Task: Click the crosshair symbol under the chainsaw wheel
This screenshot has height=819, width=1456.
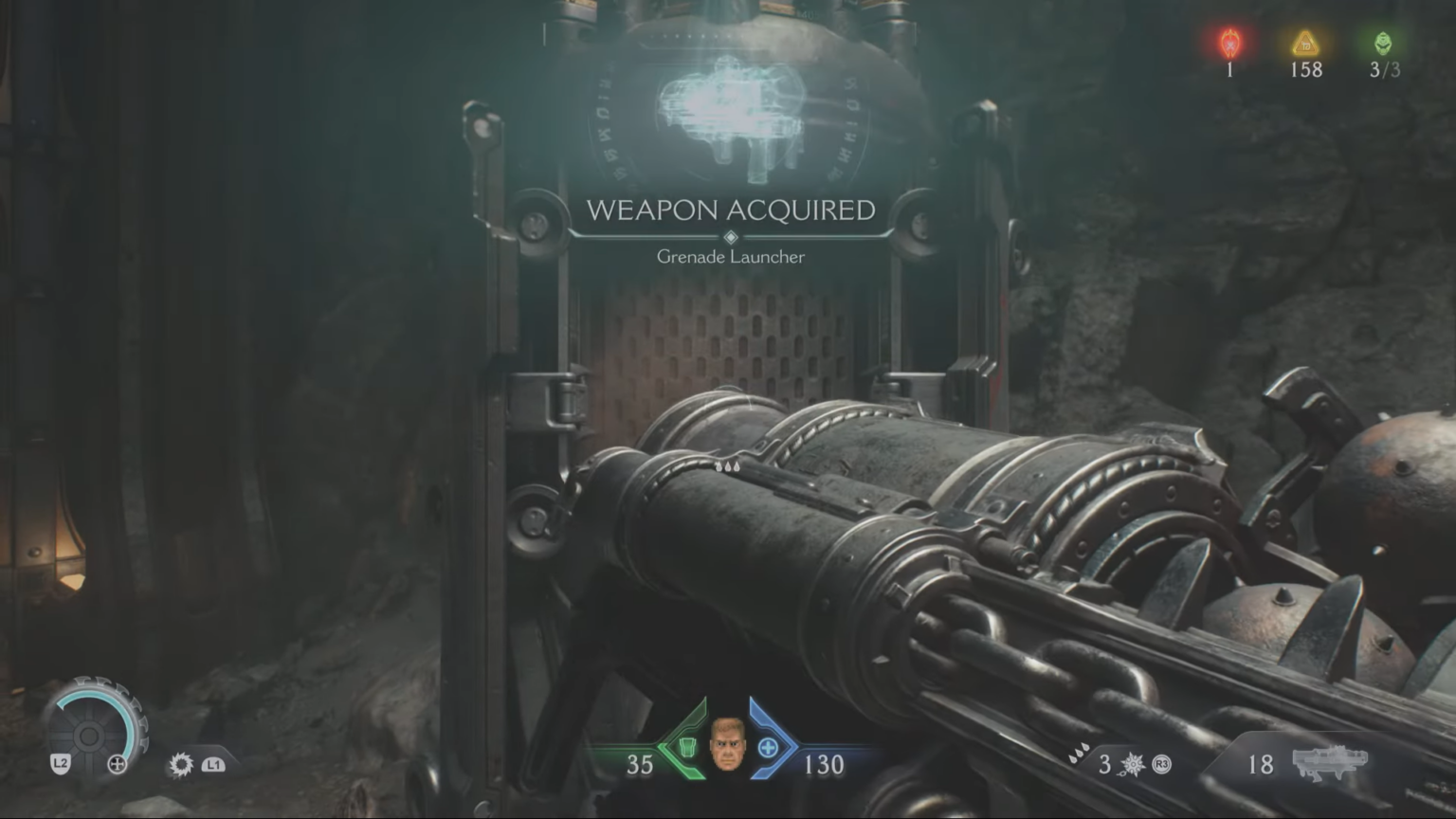Action: click(118, 764)
